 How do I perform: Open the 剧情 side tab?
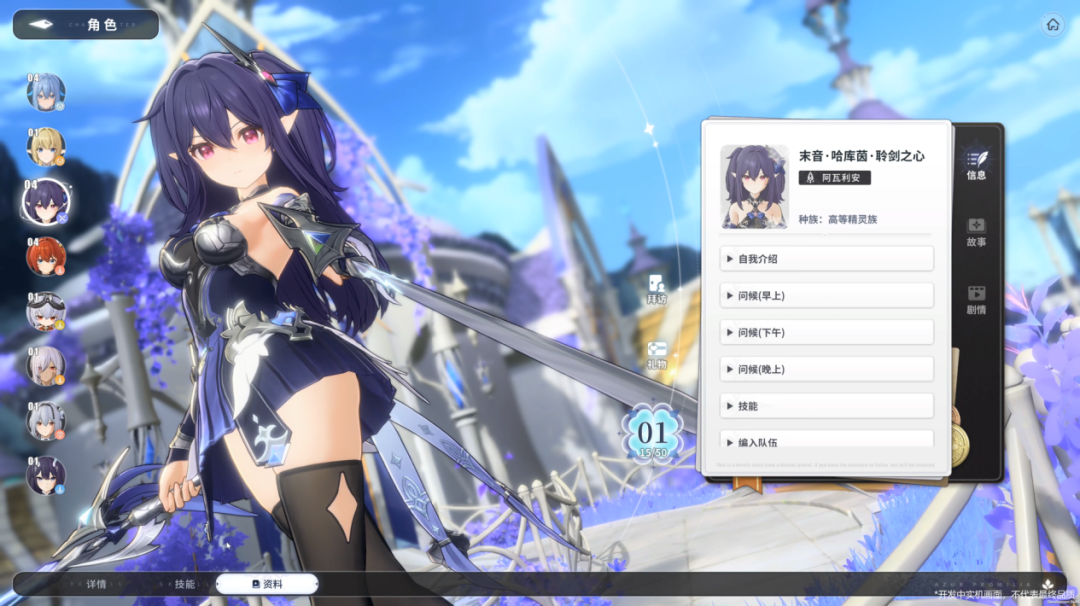[976, 300]
